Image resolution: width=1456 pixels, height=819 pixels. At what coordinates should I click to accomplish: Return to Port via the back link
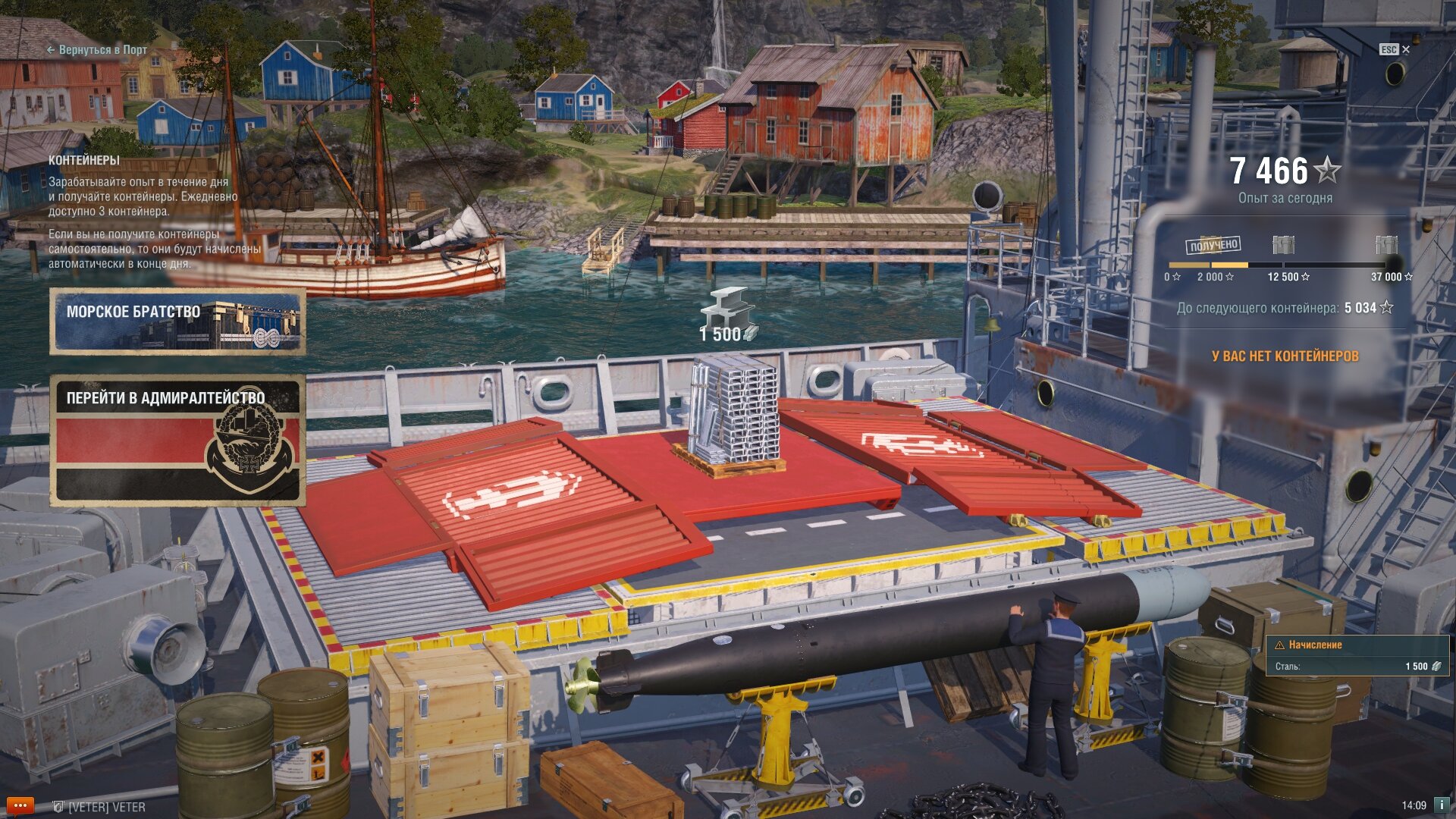click(97, 50)
